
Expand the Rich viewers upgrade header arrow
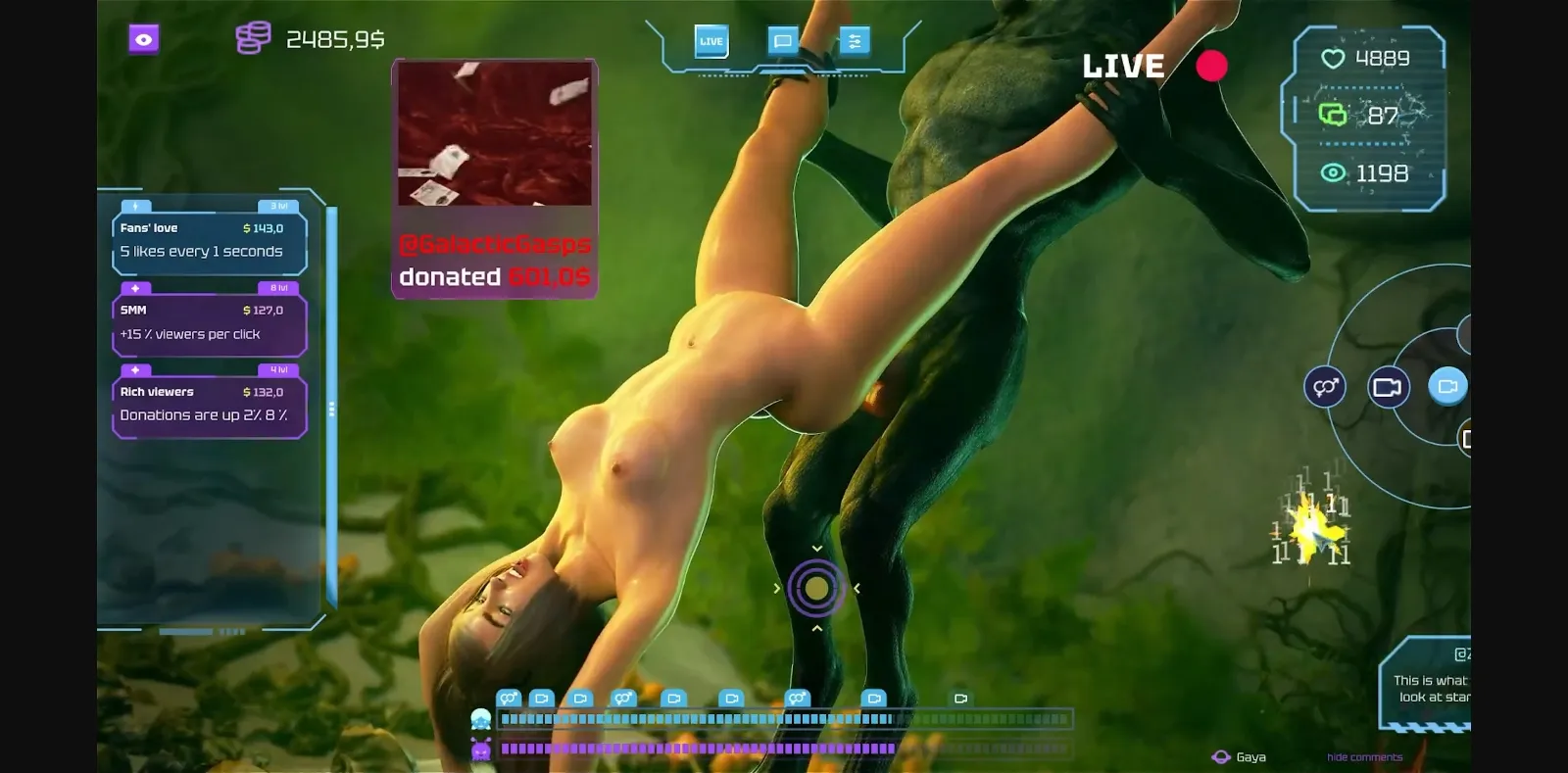tap(134, 371)
